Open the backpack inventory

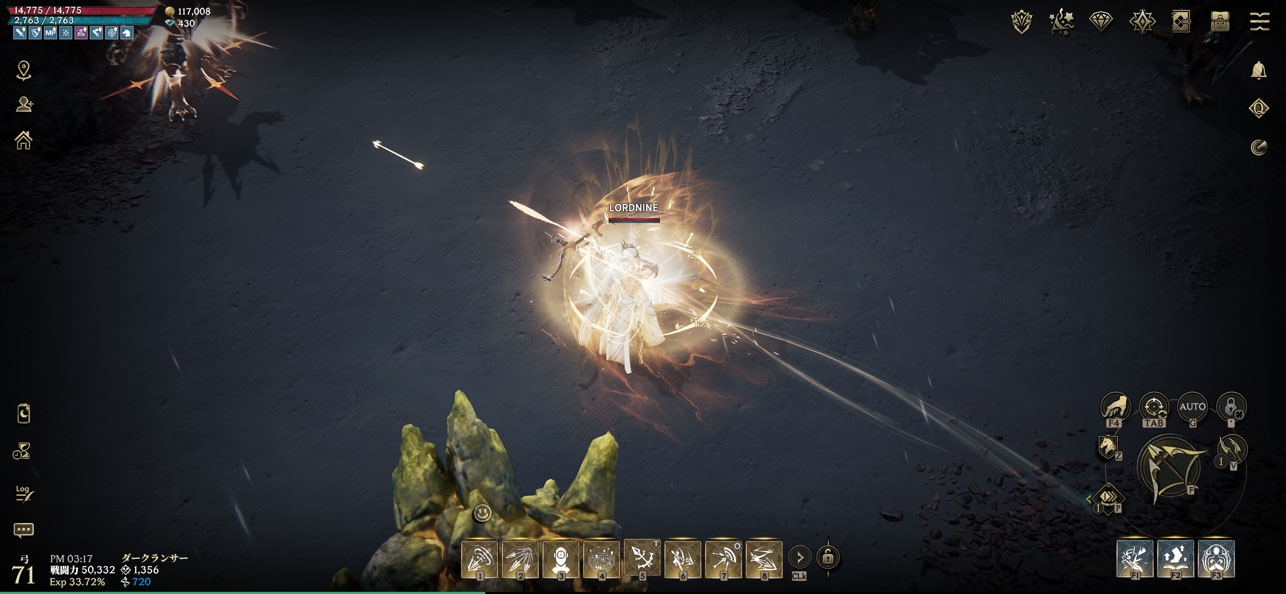pos(1219,21)
